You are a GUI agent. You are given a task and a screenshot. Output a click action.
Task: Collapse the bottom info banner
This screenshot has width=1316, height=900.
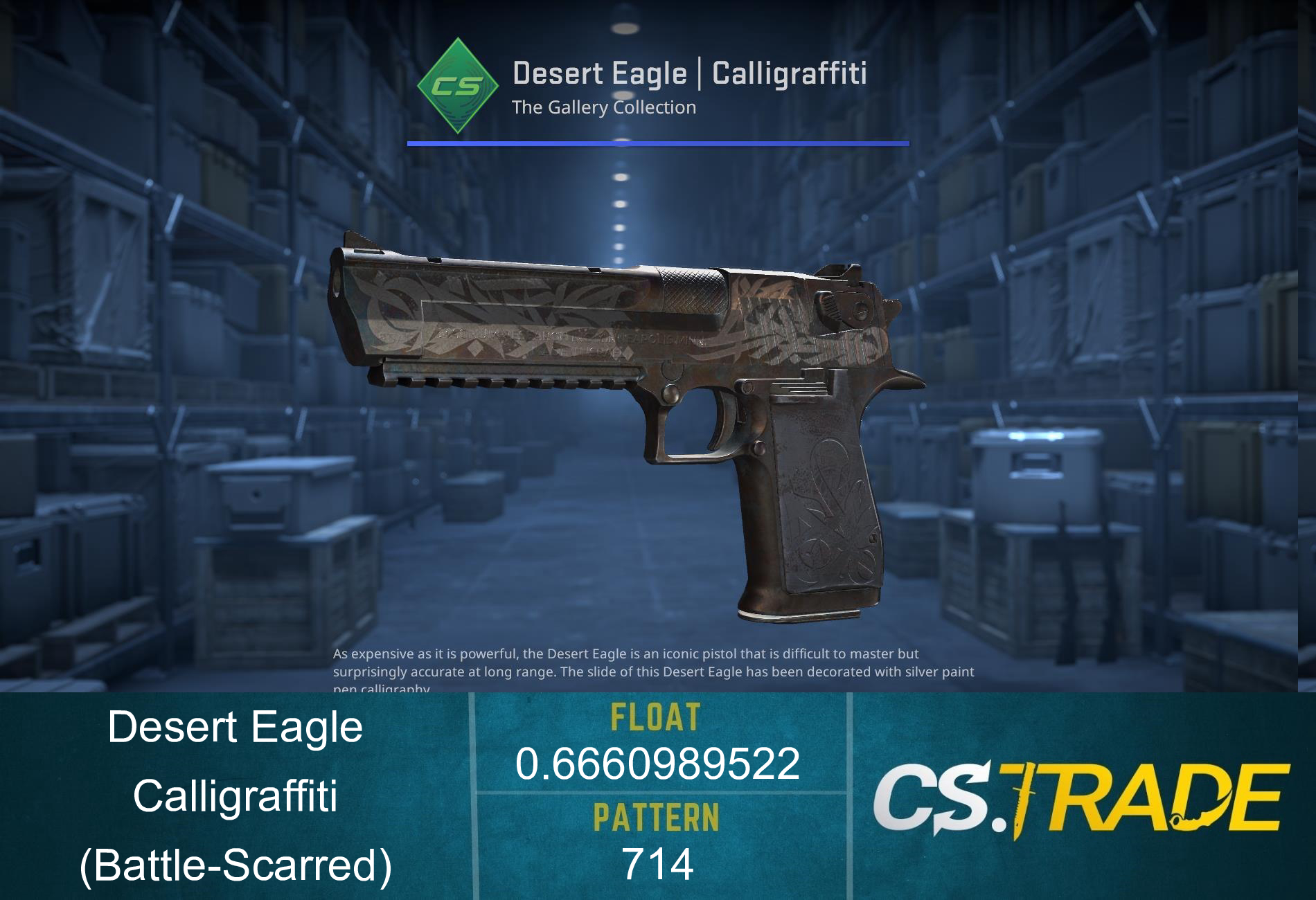pos(658,796)
